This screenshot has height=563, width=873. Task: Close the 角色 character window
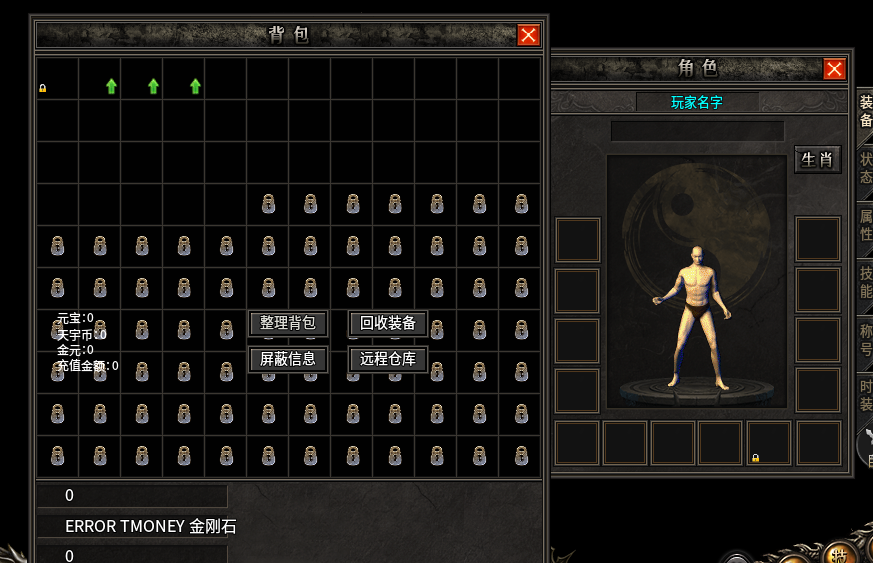(834, 68)
